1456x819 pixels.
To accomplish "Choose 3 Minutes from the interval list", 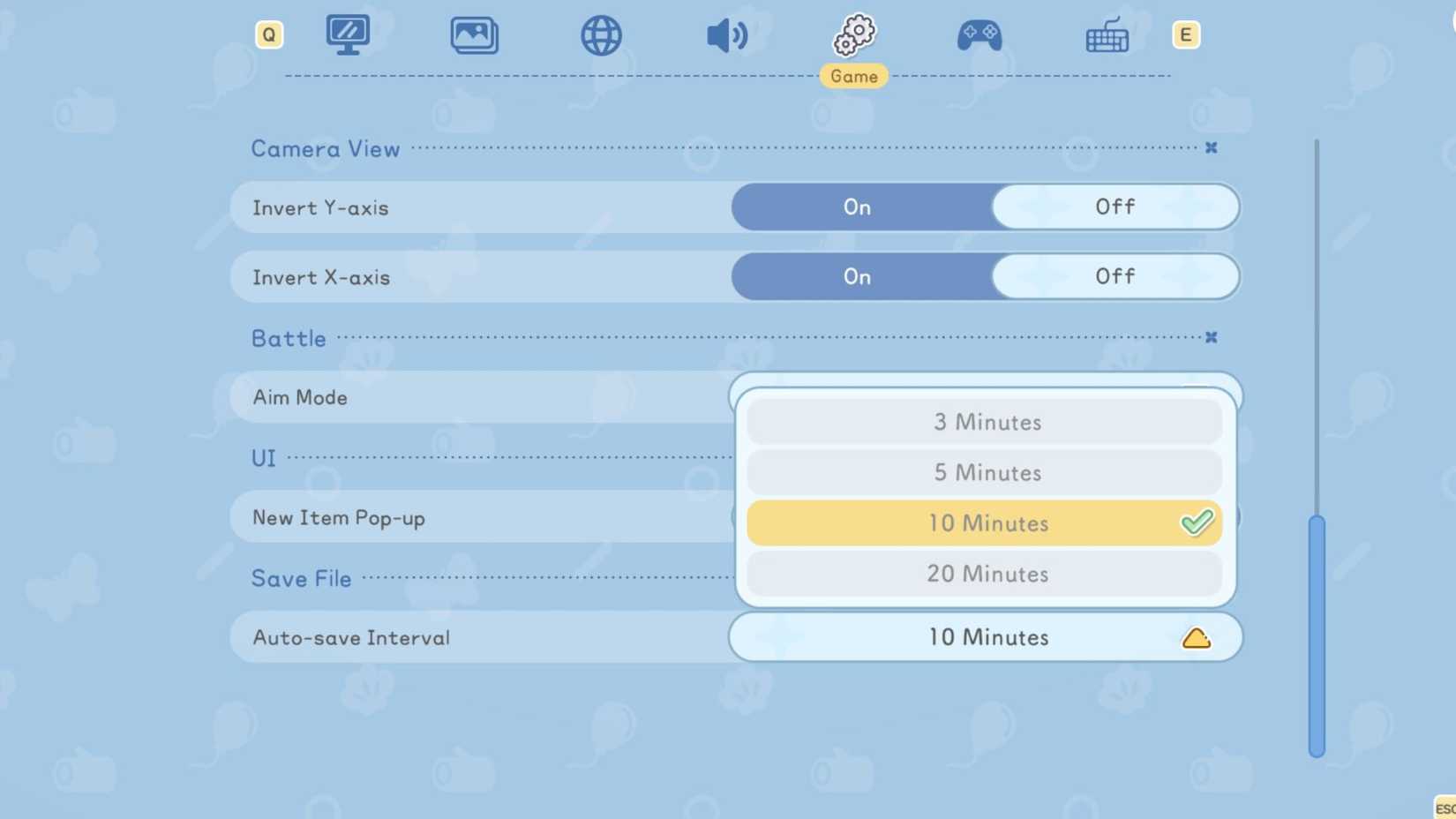I will [x=986, y=422].
